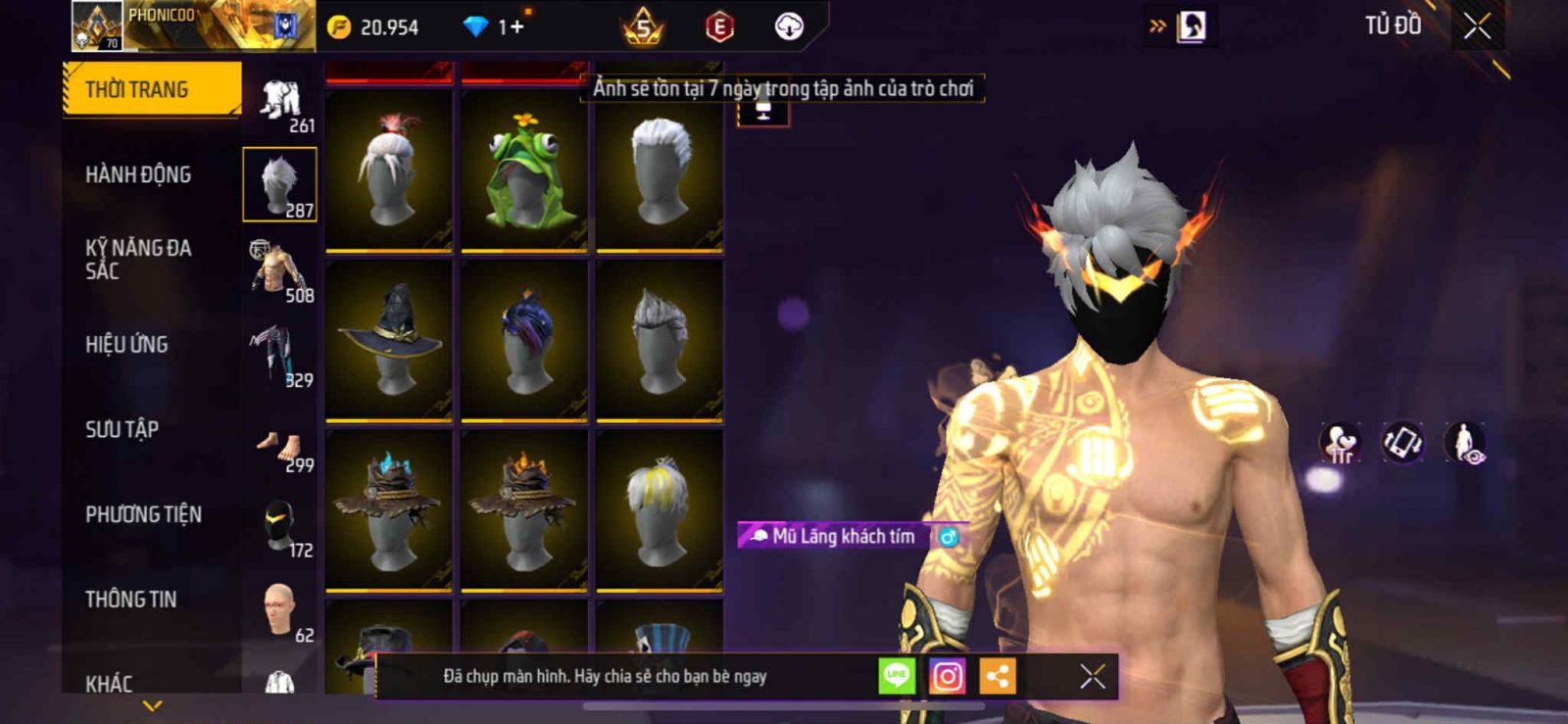Image resolution: width=1568 pixels, height=724 pixels.
Task: Add diamonds with the plus button
Action: pos(515,26)
